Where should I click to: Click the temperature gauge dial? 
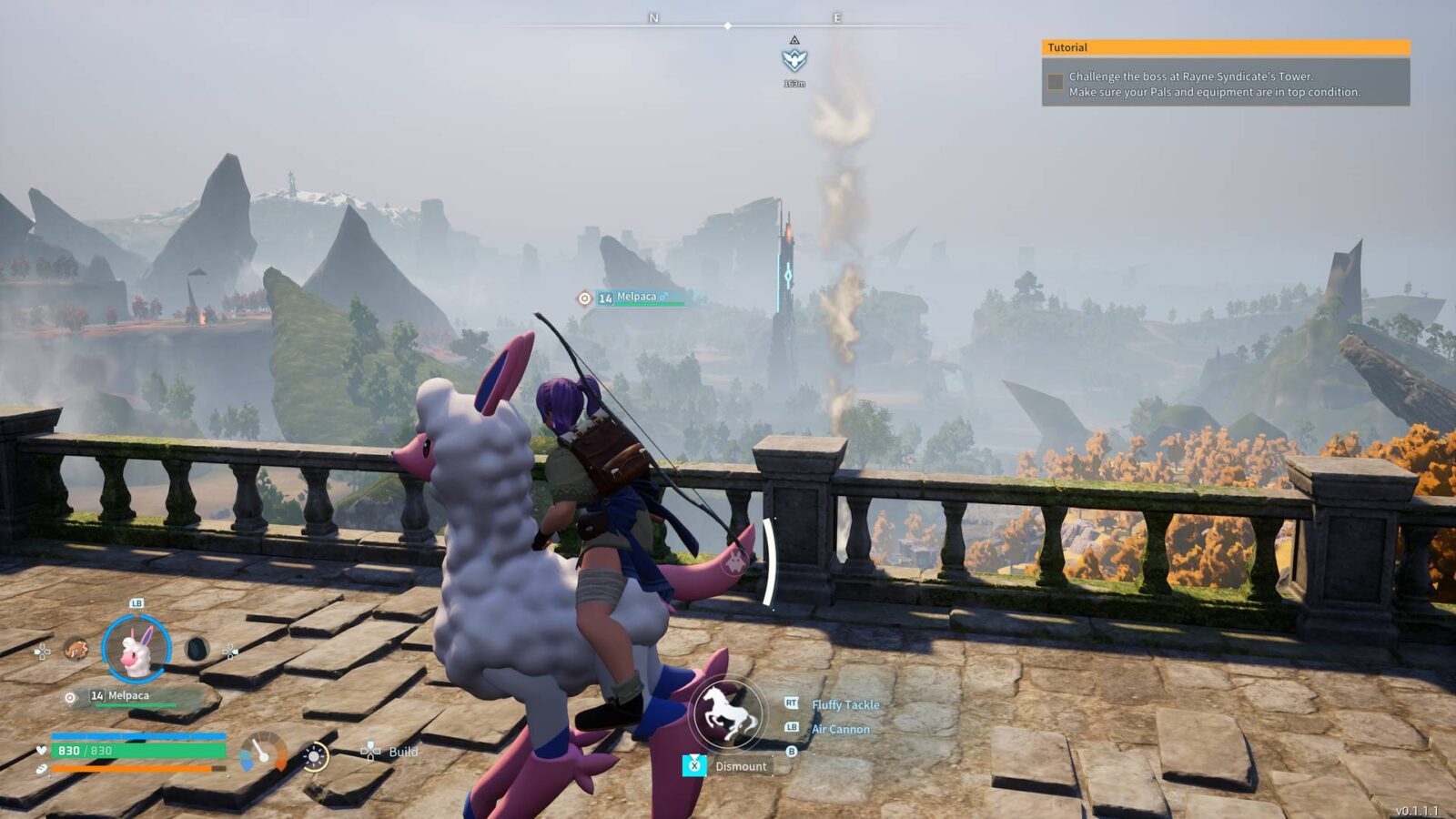point(264,753)
